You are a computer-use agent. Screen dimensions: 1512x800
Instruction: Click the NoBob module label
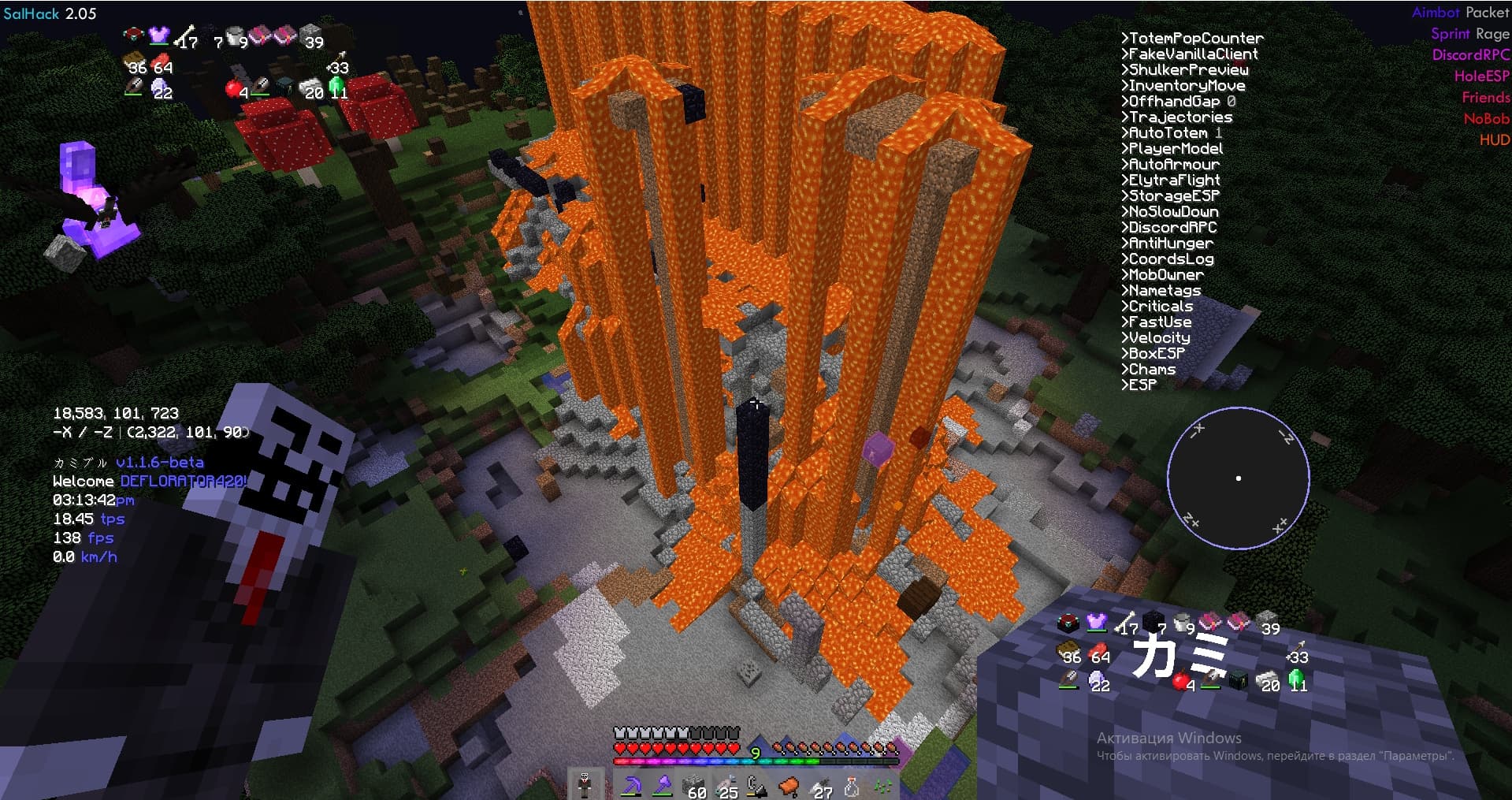pos(1486,119)
